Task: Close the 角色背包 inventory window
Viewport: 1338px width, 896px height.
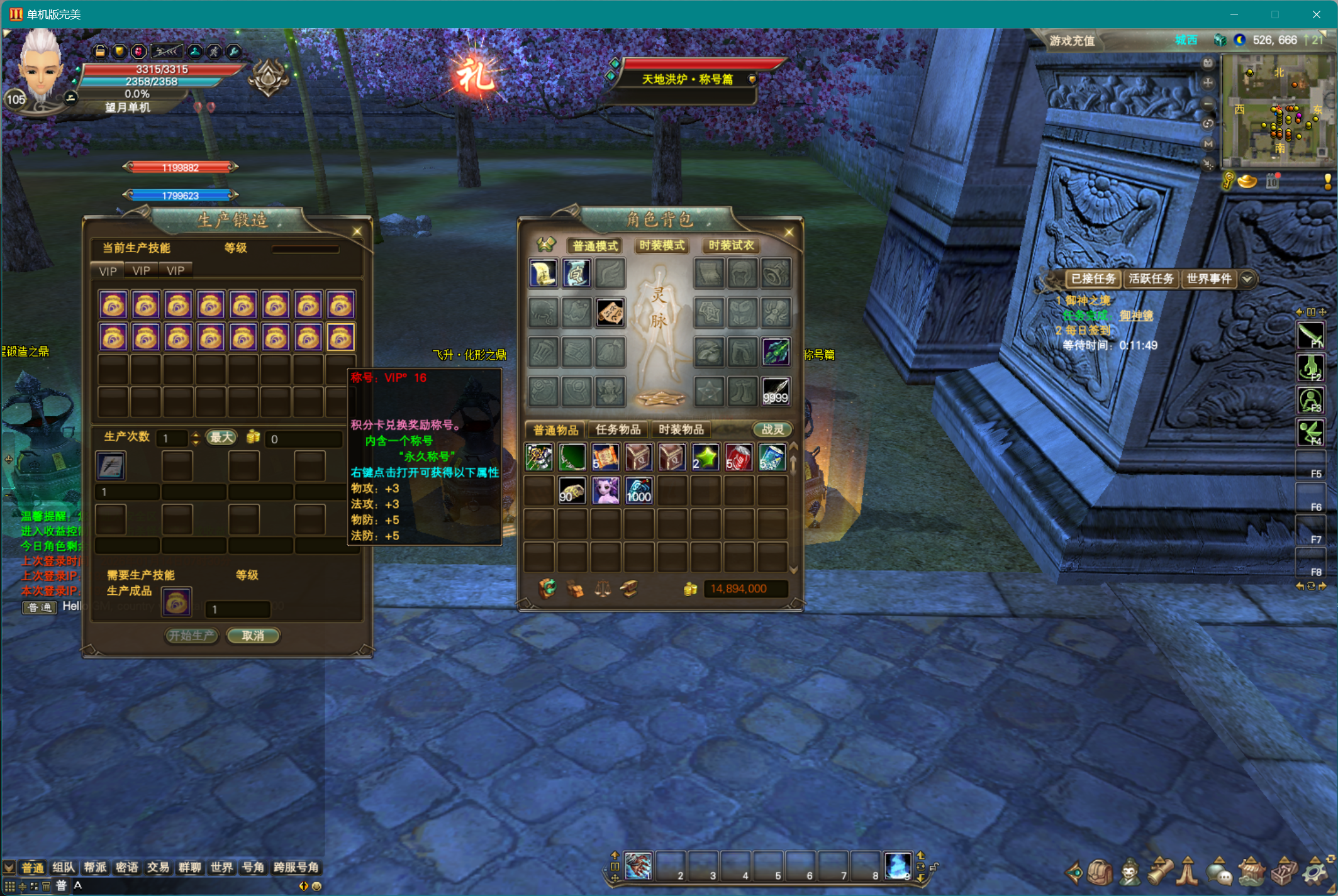Action: point(789,233)
